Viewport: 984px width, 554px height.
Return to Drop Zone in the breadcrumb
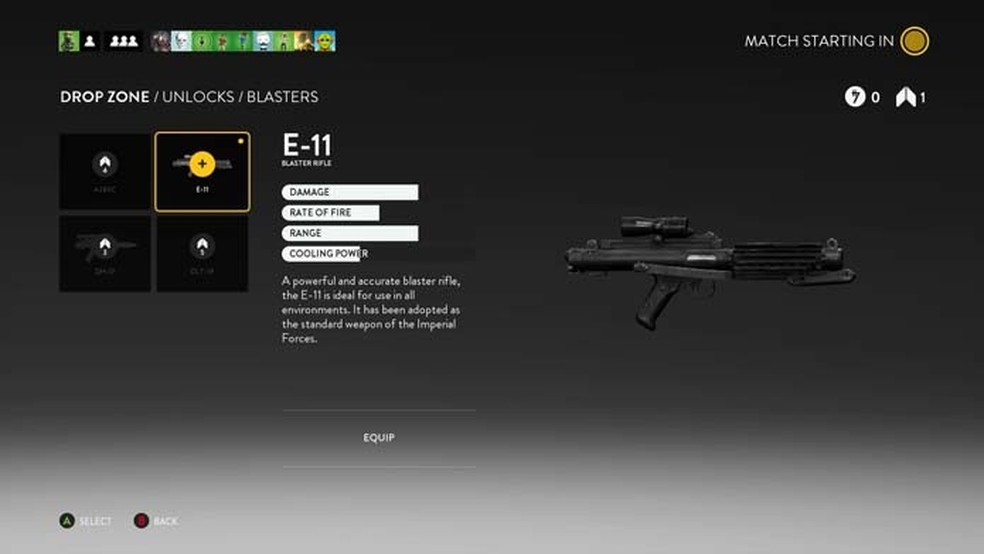coord(104,97)
